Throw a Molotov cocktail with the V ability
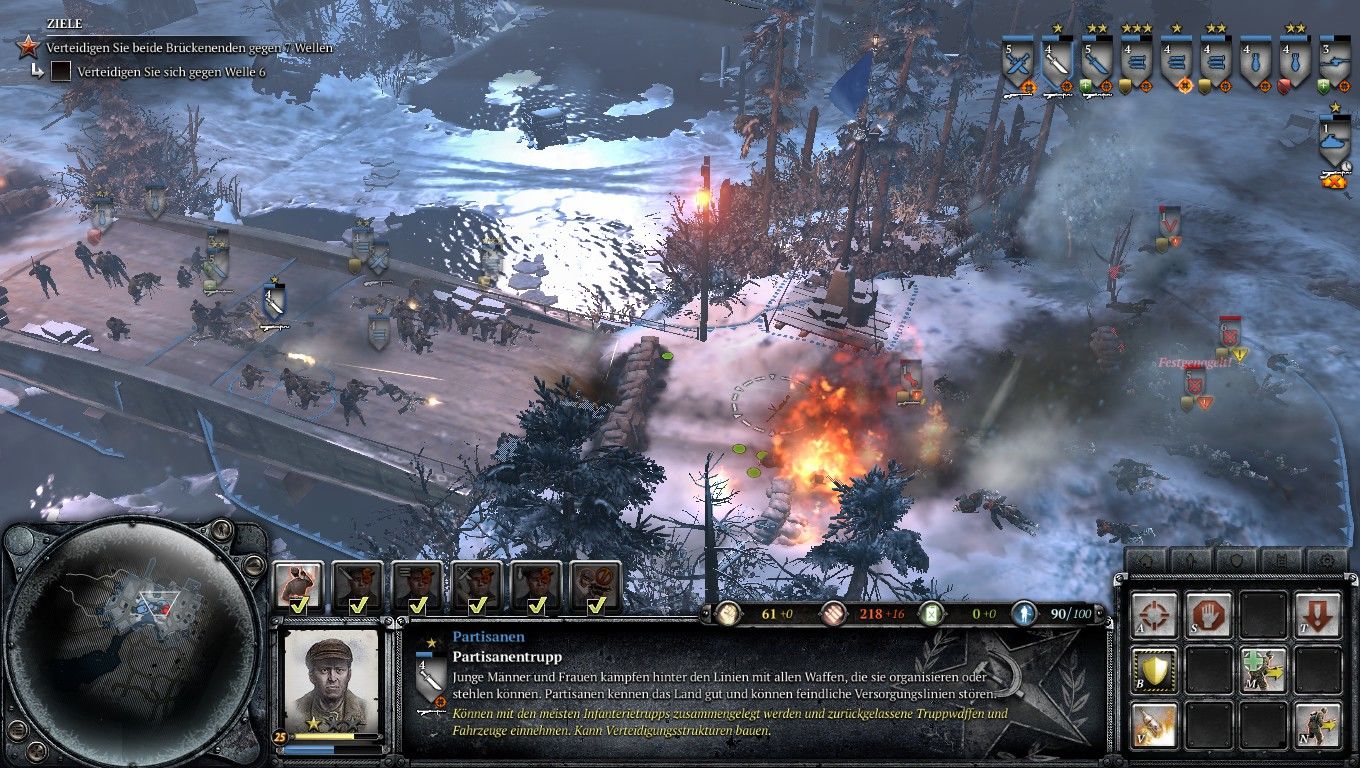Image resolution: width=1360 pixels, height=768 pixels. (x=1155, y=723)
